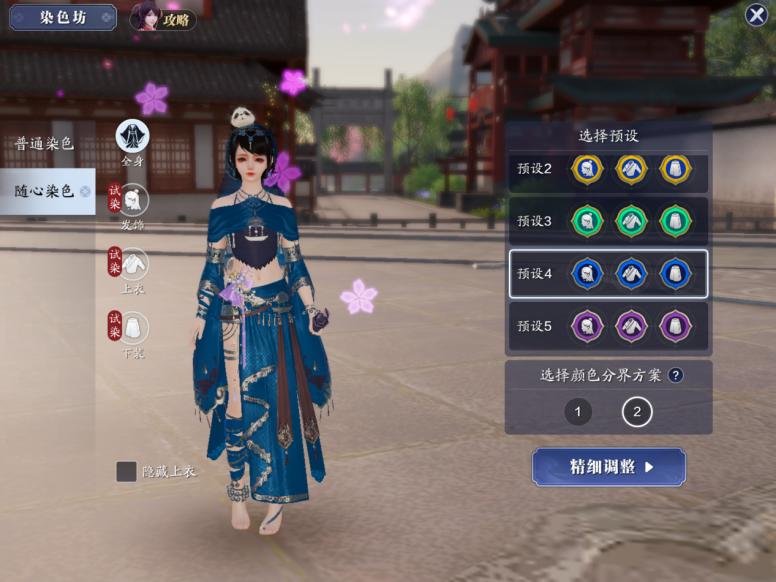Close the dye workshop screen
This screenshot has width=776, height=582.
point(756,15)
